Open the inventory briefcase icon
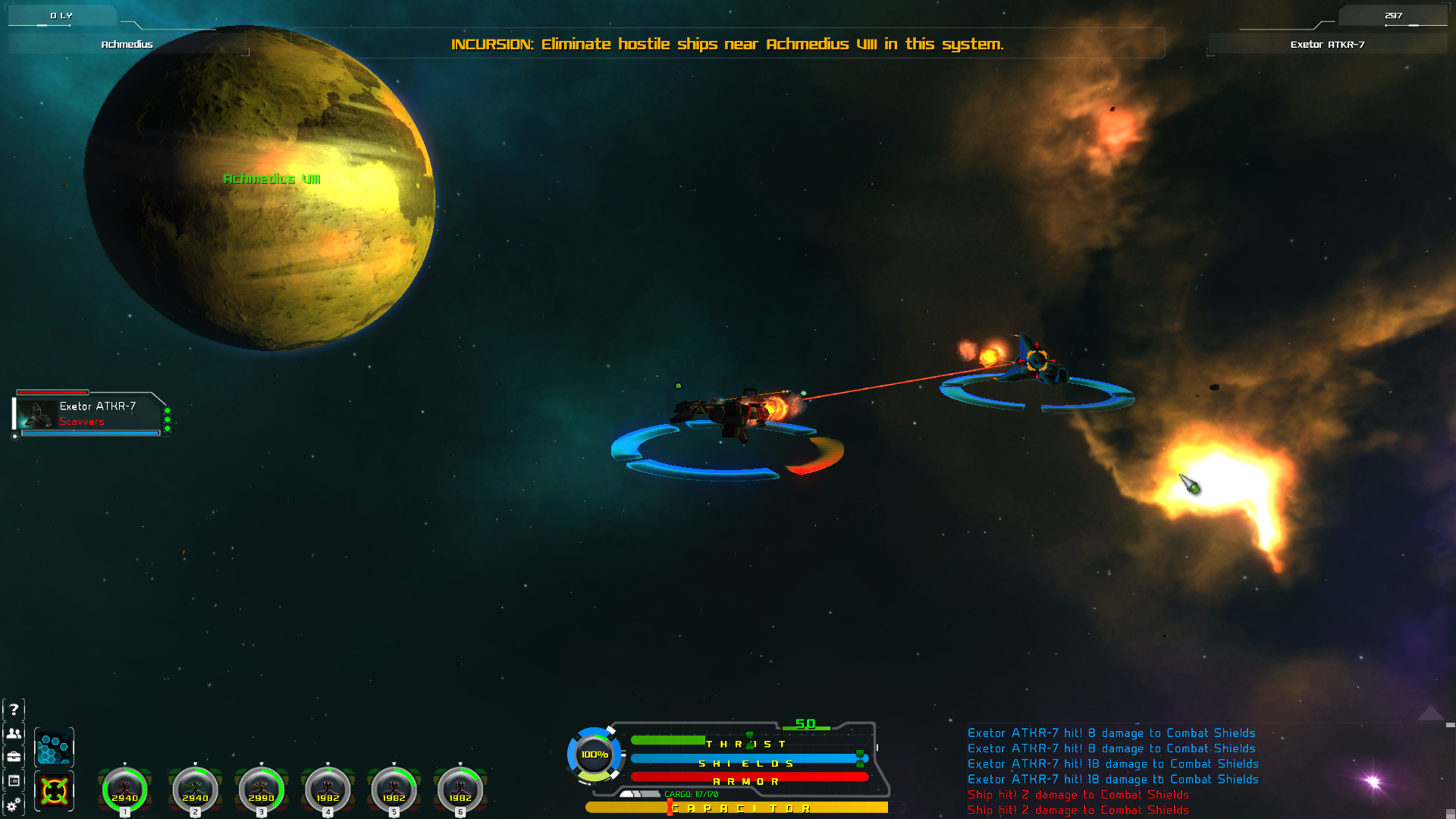 (15, 757)
